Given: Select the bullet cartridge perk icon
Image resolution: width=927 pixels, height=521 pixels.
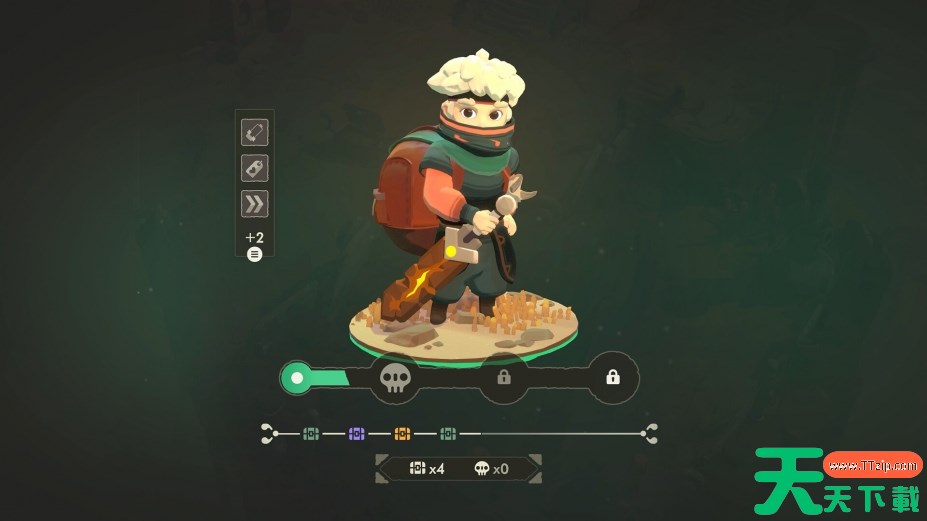Looking at the screenshot, I should 254,132.
